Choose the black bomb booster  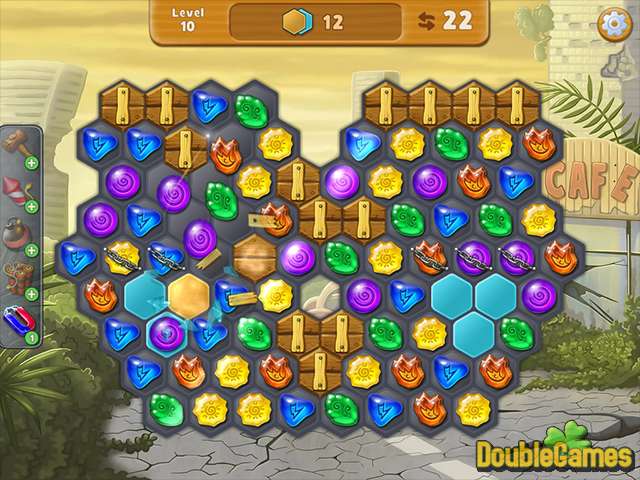pyautogui.click(x=17, y=234)
